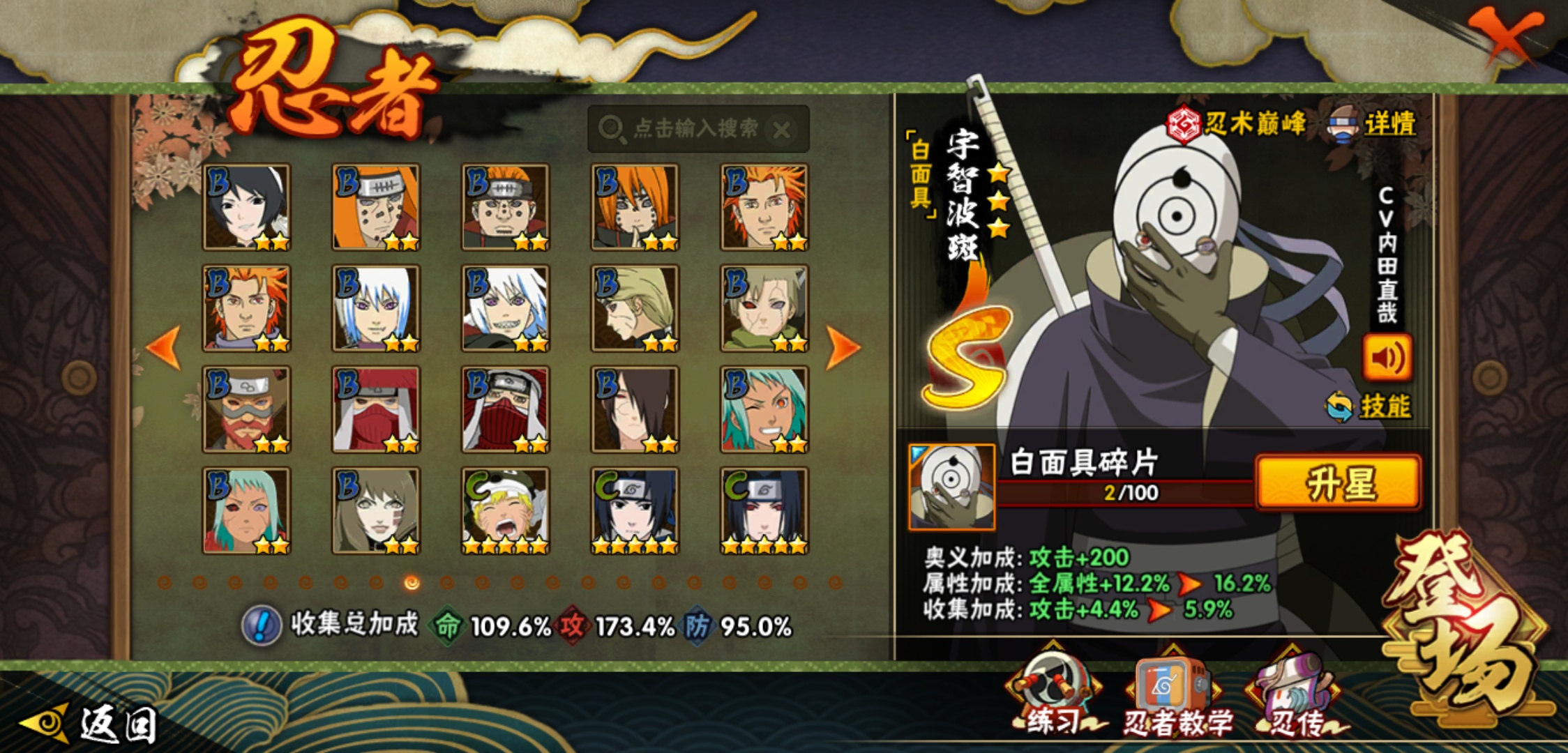Go to the previous ninja page arrow

tap(165, 347)
